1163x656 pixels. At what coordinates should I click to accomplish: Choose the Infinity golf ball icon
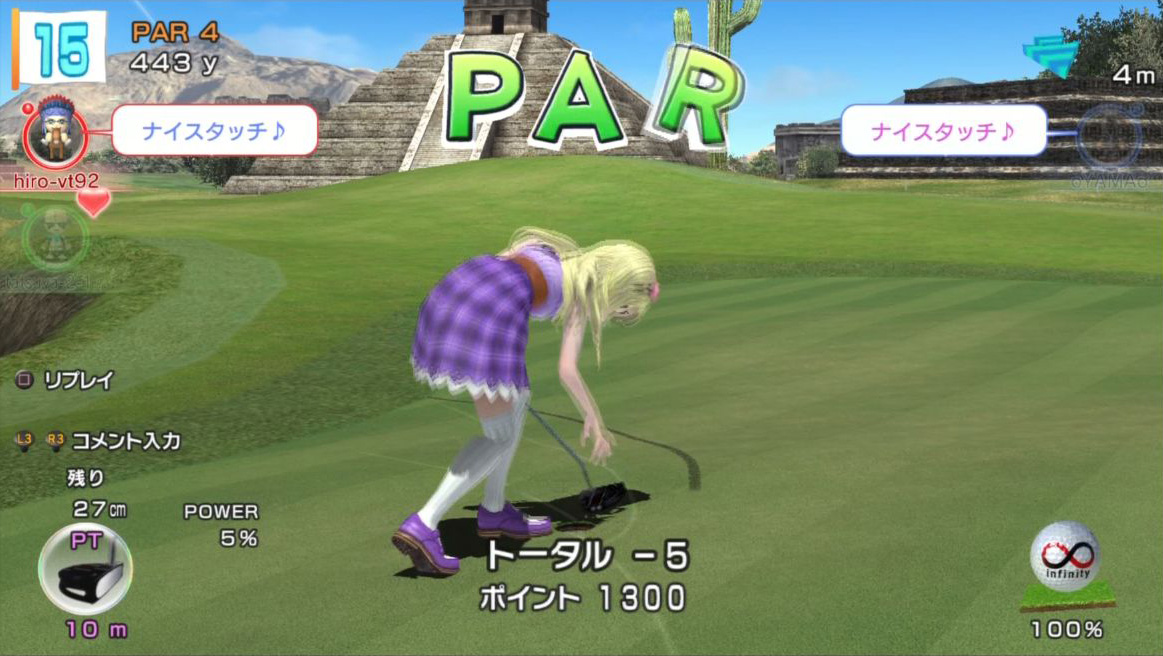pyautogui.click(x=1064, y=556)
